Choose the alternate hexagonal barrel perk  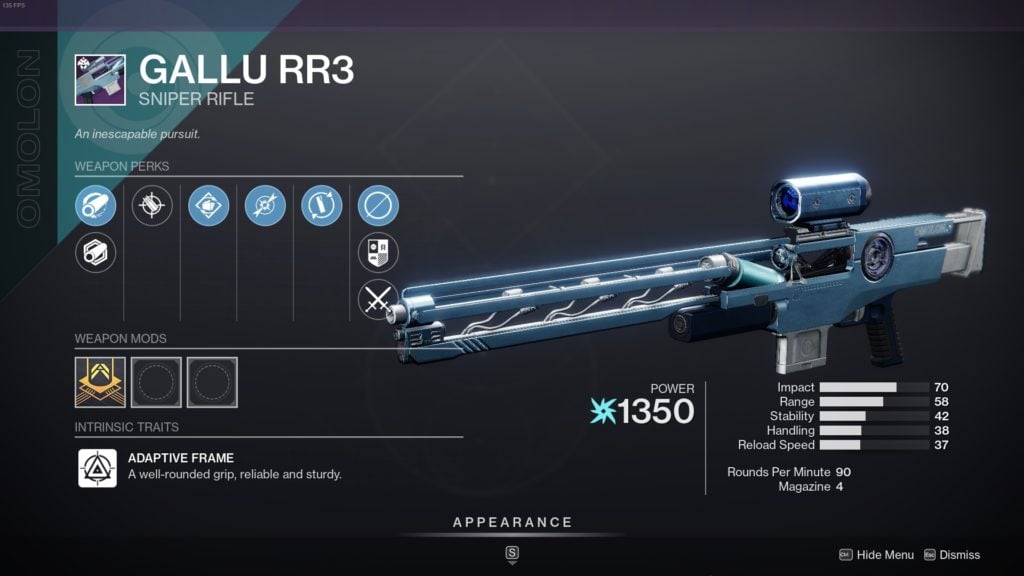tap(96, 252)
